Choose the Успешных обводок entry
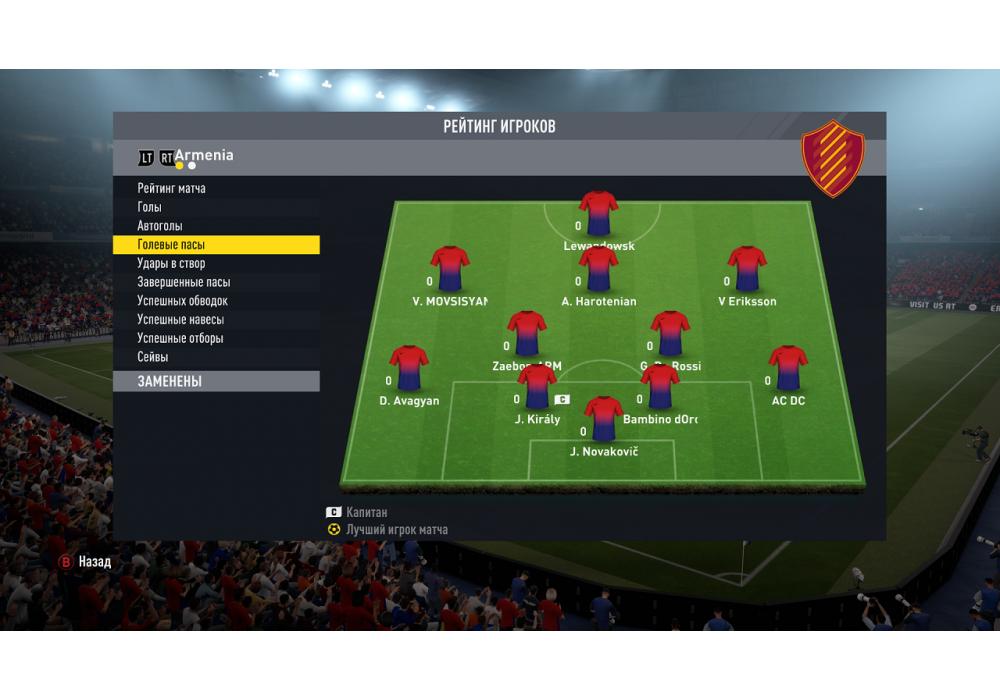The height and width of the screenshot is (700, 1000). click(183, 301)
